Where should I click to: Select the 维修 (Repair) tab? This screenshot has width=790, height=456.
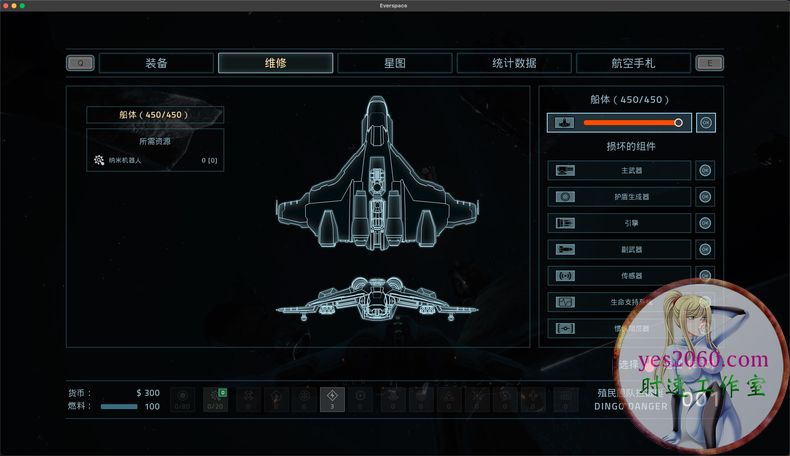pyautogui.click(x=276, y=63)
